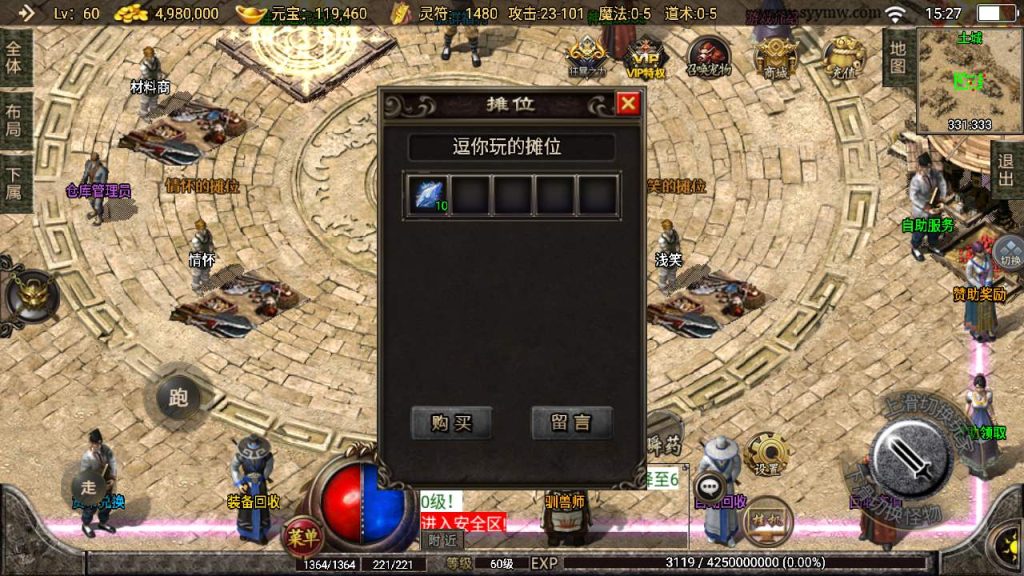Viewport: 1024px width, 576px height.
Task: Tap the sword attack button
Action: (x=910, y=460)
